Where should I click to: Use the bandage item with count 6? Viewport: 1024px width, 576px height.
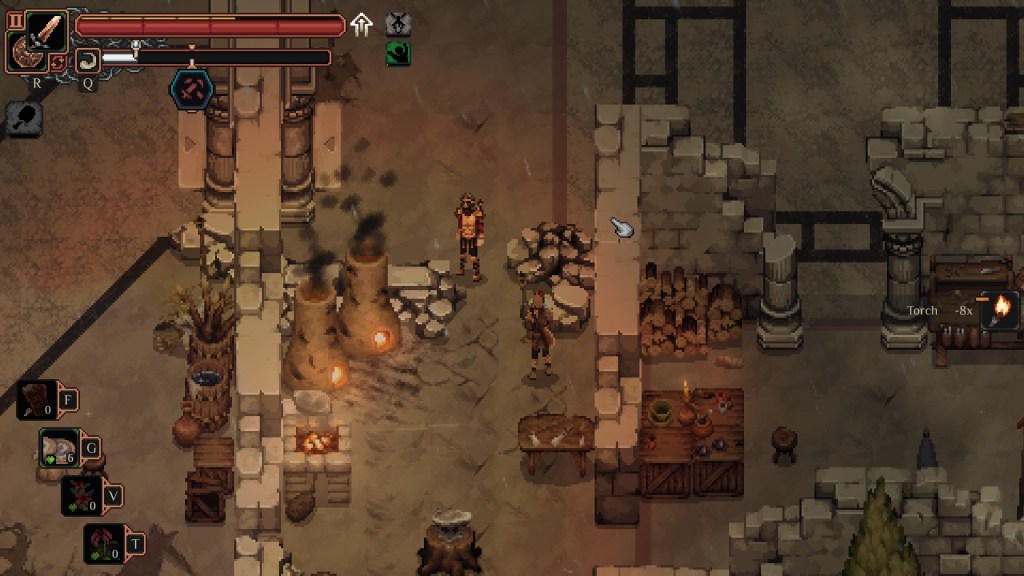pos(59,447)
